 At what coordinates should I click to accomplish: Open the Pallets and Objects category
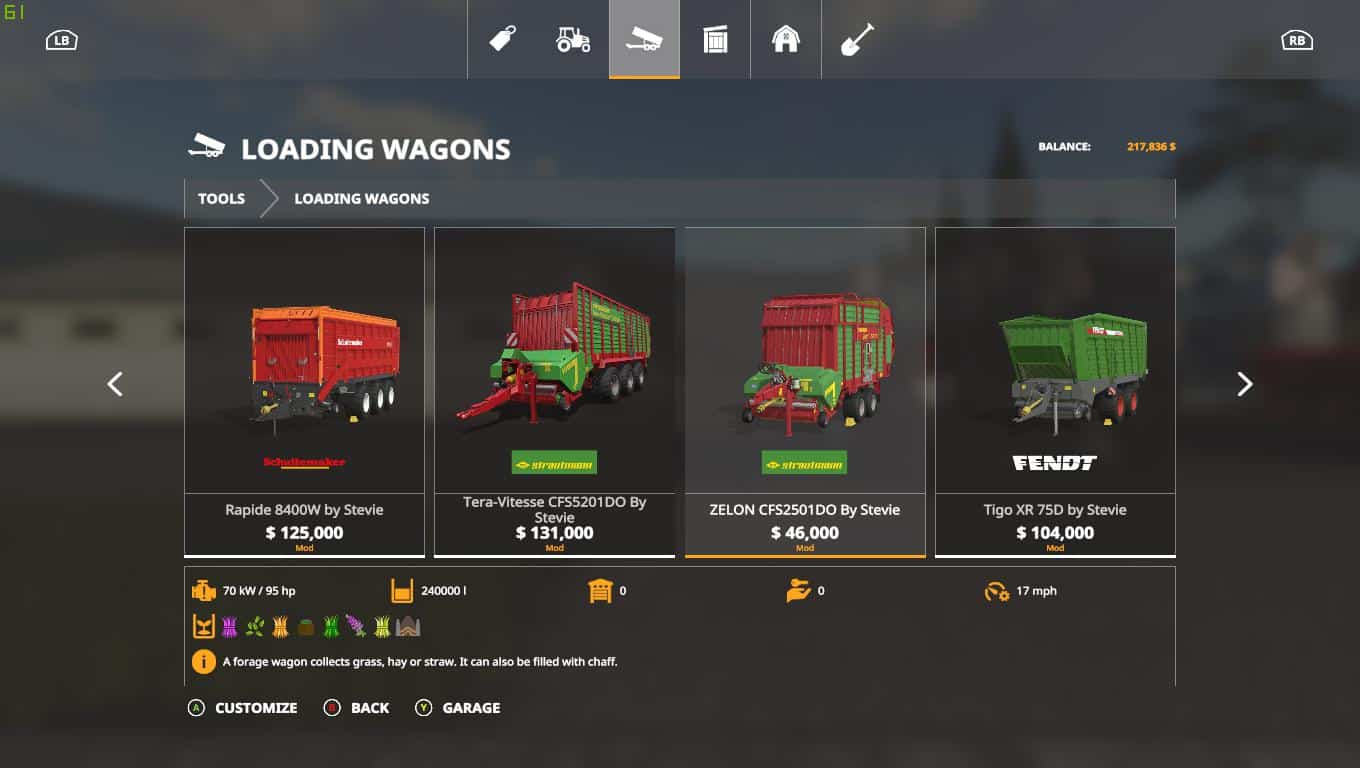715,38
